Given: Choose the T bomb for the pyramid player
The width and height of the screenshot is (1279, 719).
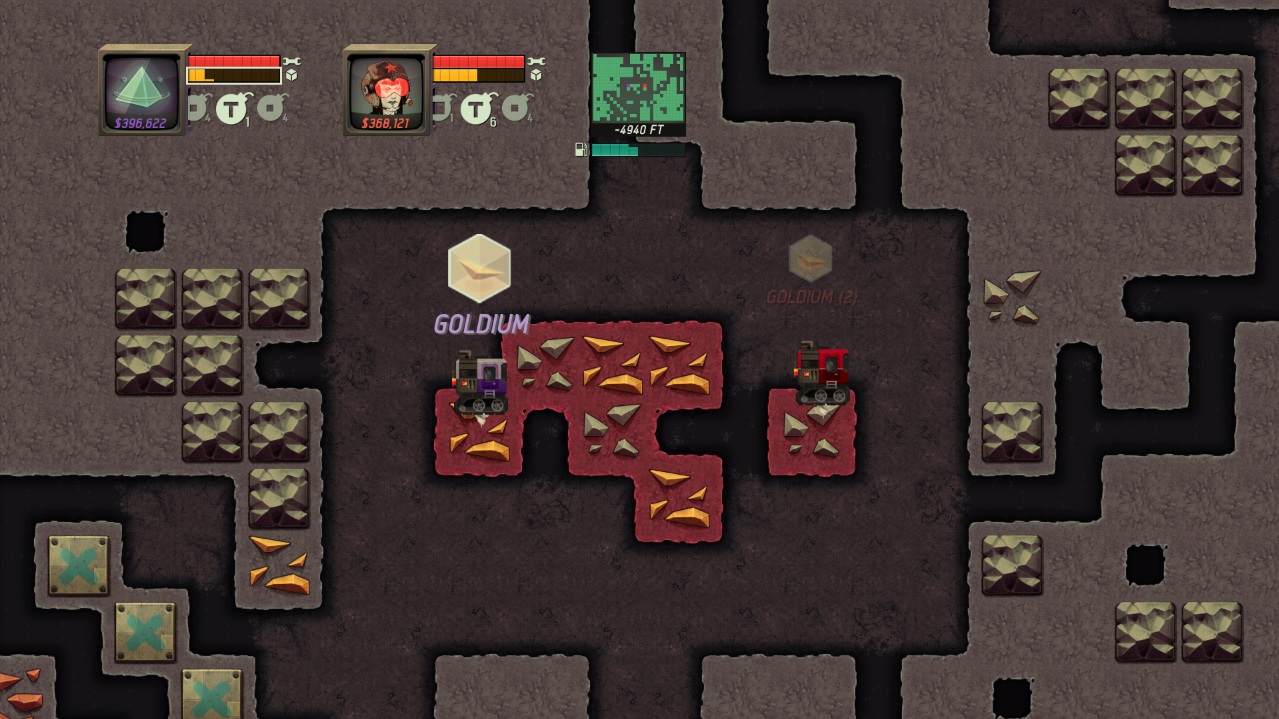Looking at the screenshot, I should [232, 107].
